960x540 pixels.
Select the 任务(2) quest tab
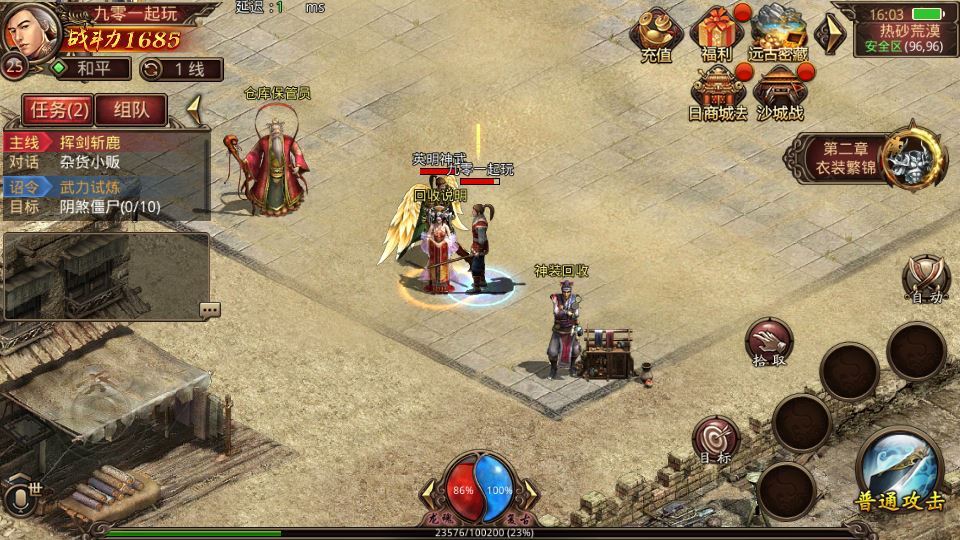pos(56,109)
